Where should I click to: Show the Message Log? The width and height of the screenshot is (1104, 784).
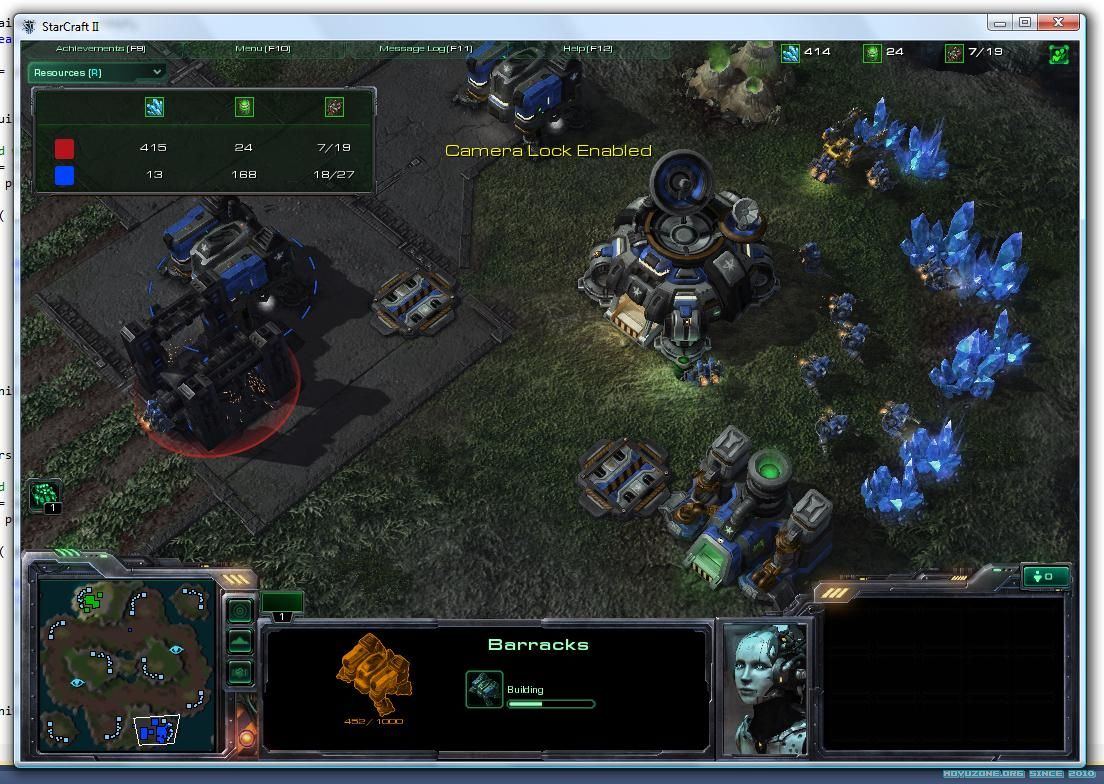point(425,48)
